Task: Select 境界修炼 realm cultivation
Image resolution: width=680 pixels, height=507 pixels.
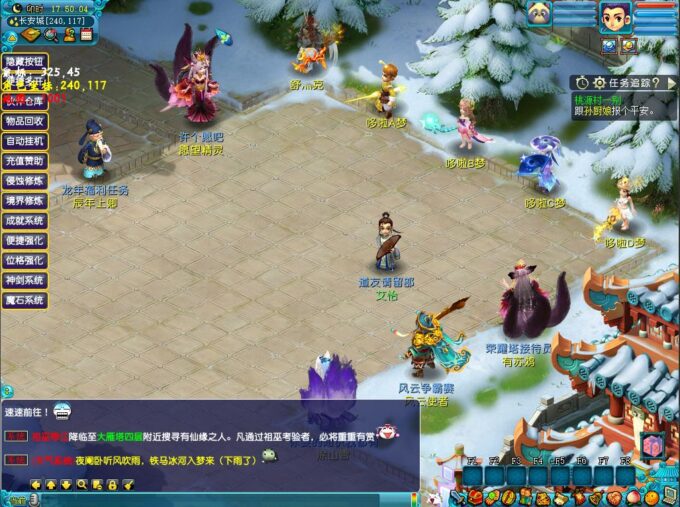Action: [23, 200]
